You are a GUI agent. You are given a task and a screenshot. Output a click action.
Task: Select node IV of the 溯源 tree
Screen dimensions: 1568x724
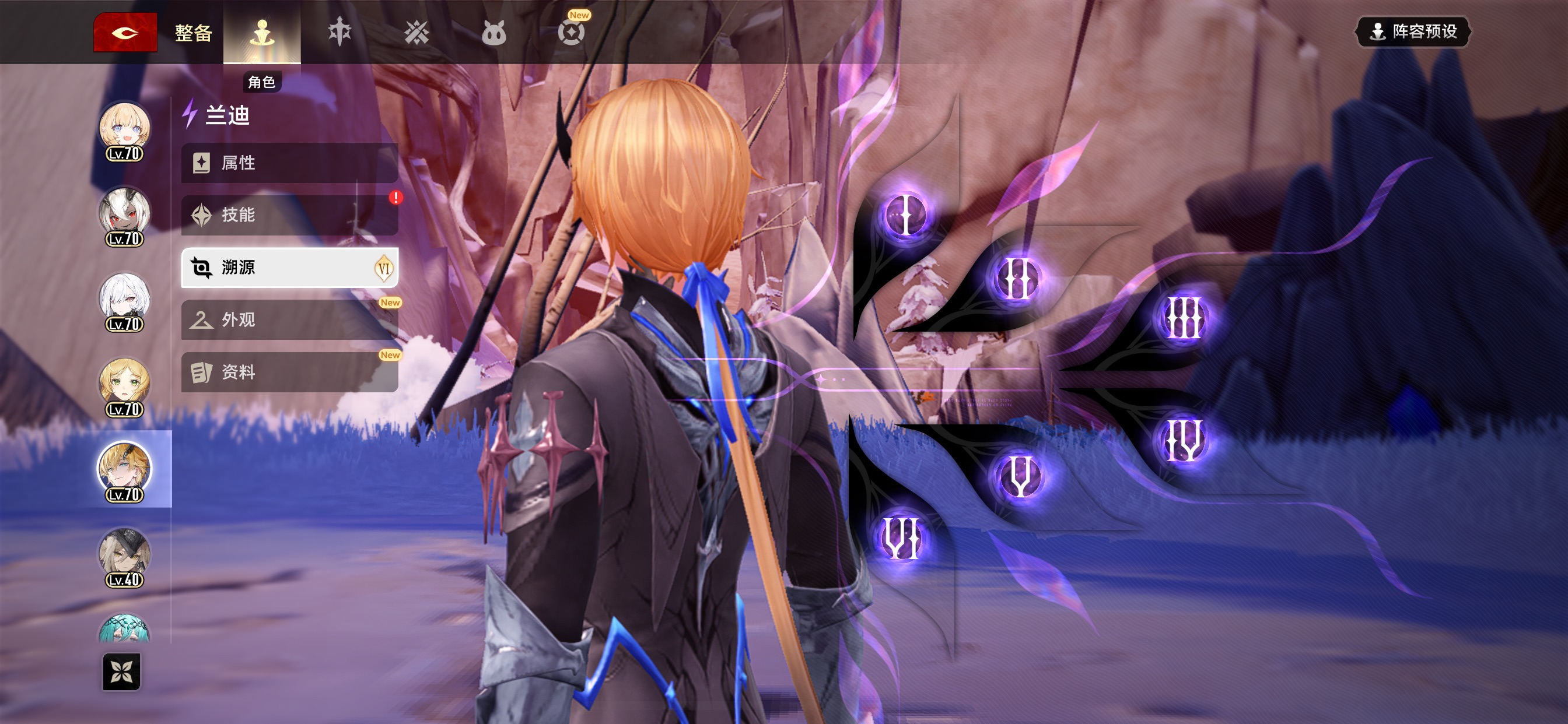point(1184,440)
